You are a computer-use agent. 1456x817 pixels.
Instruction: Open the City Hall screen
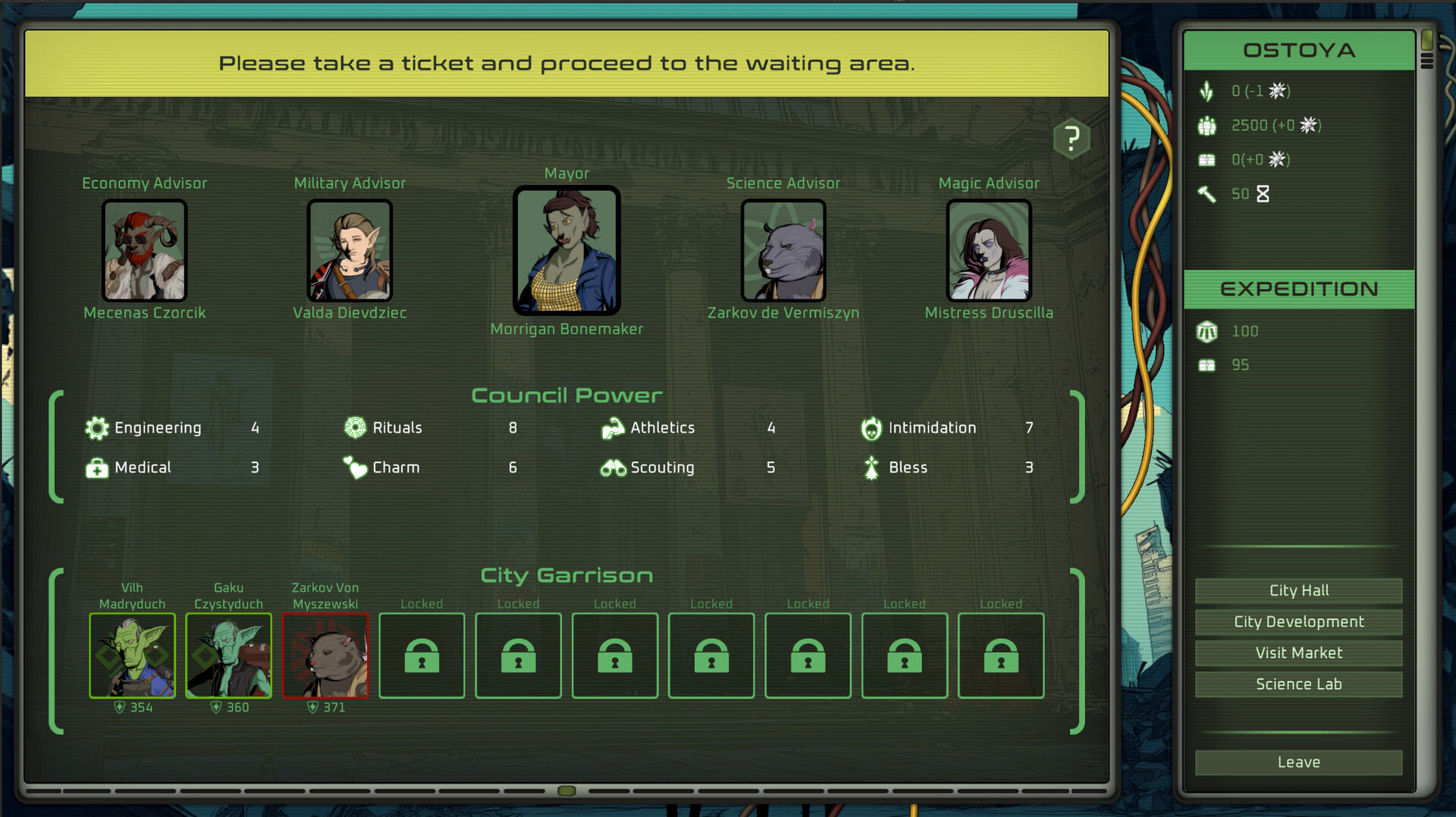pyautogui.click(x=1298, y=590)
